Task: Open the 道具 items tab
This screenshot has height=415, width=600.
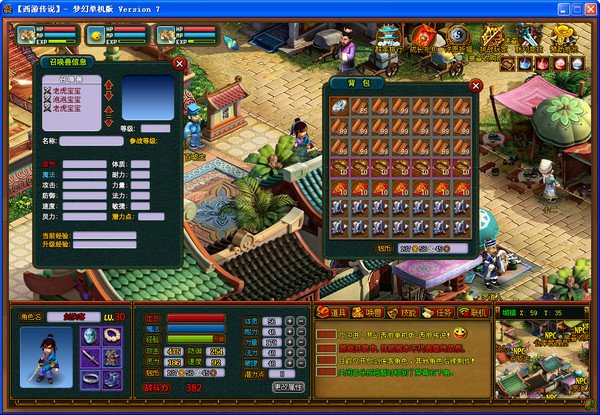Action: click(x=333, y=313)
